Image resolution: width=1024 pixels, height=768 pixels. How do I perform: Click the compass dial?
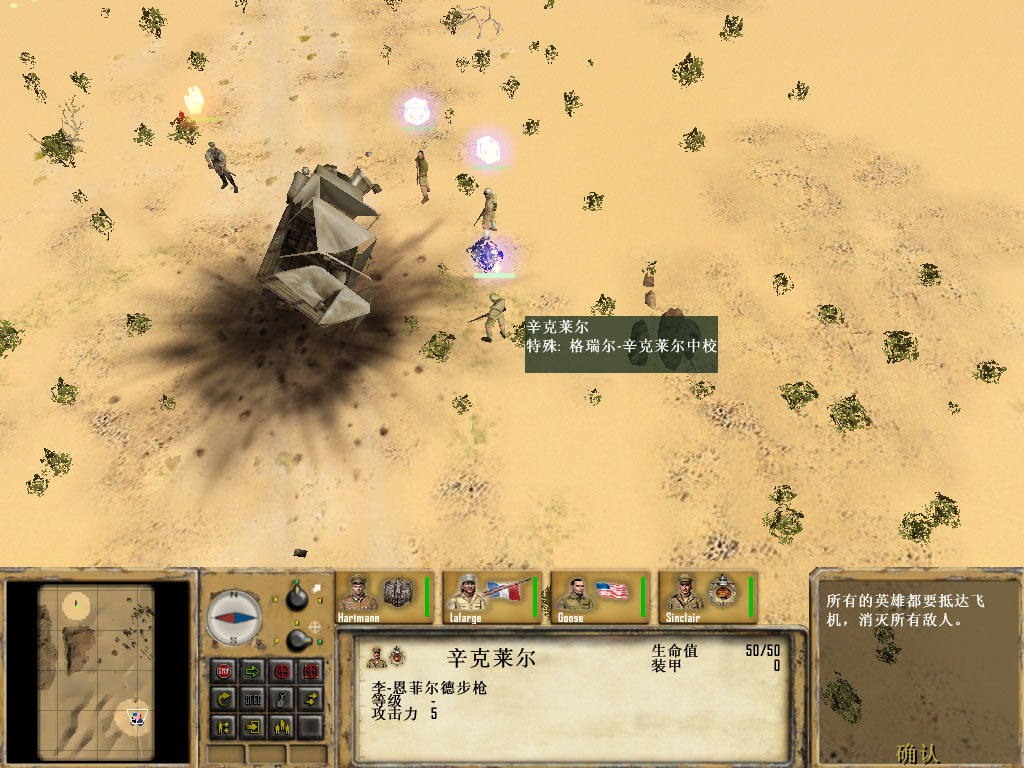coord(234,617)
